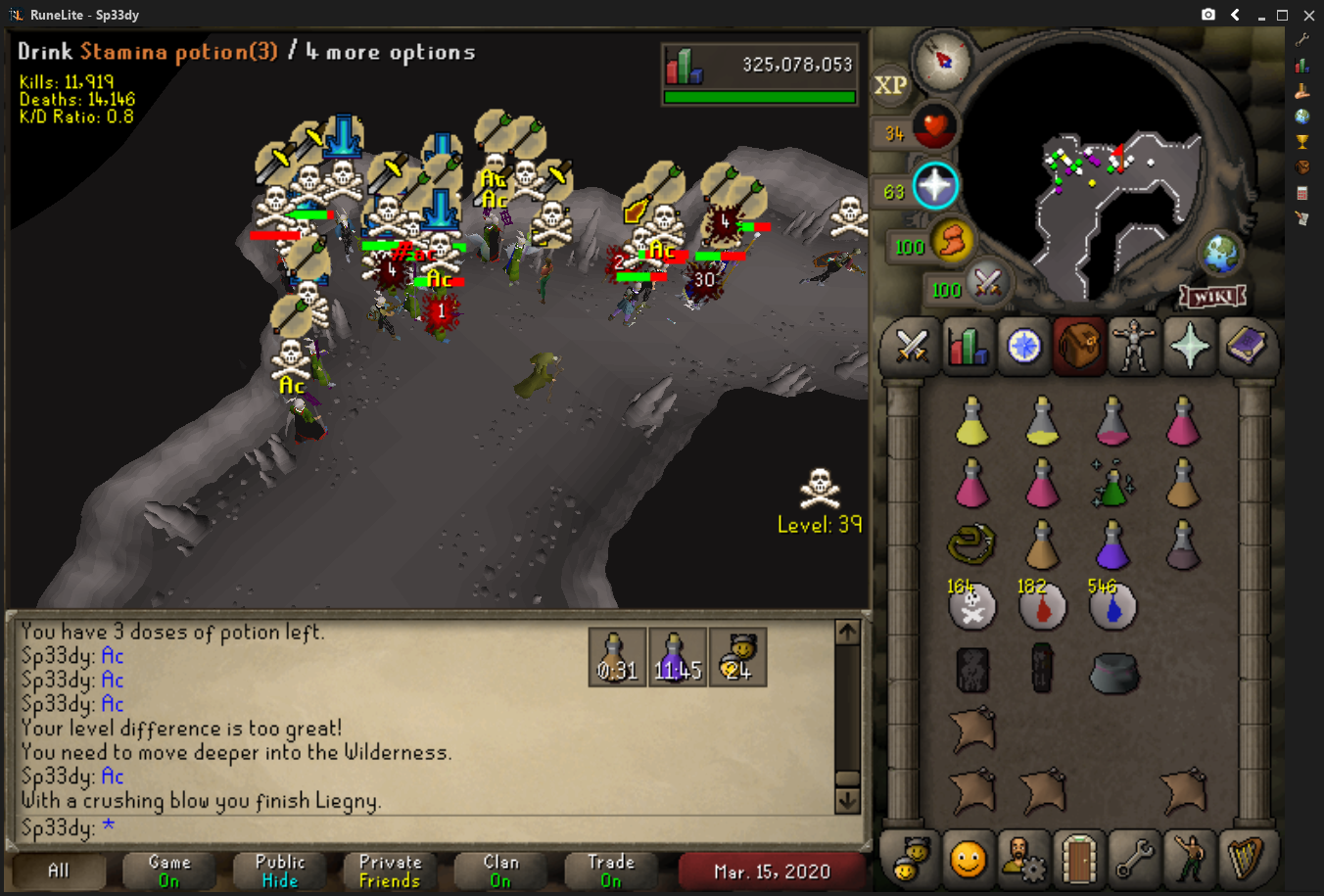Open the world map globe

coord(1221,255)
